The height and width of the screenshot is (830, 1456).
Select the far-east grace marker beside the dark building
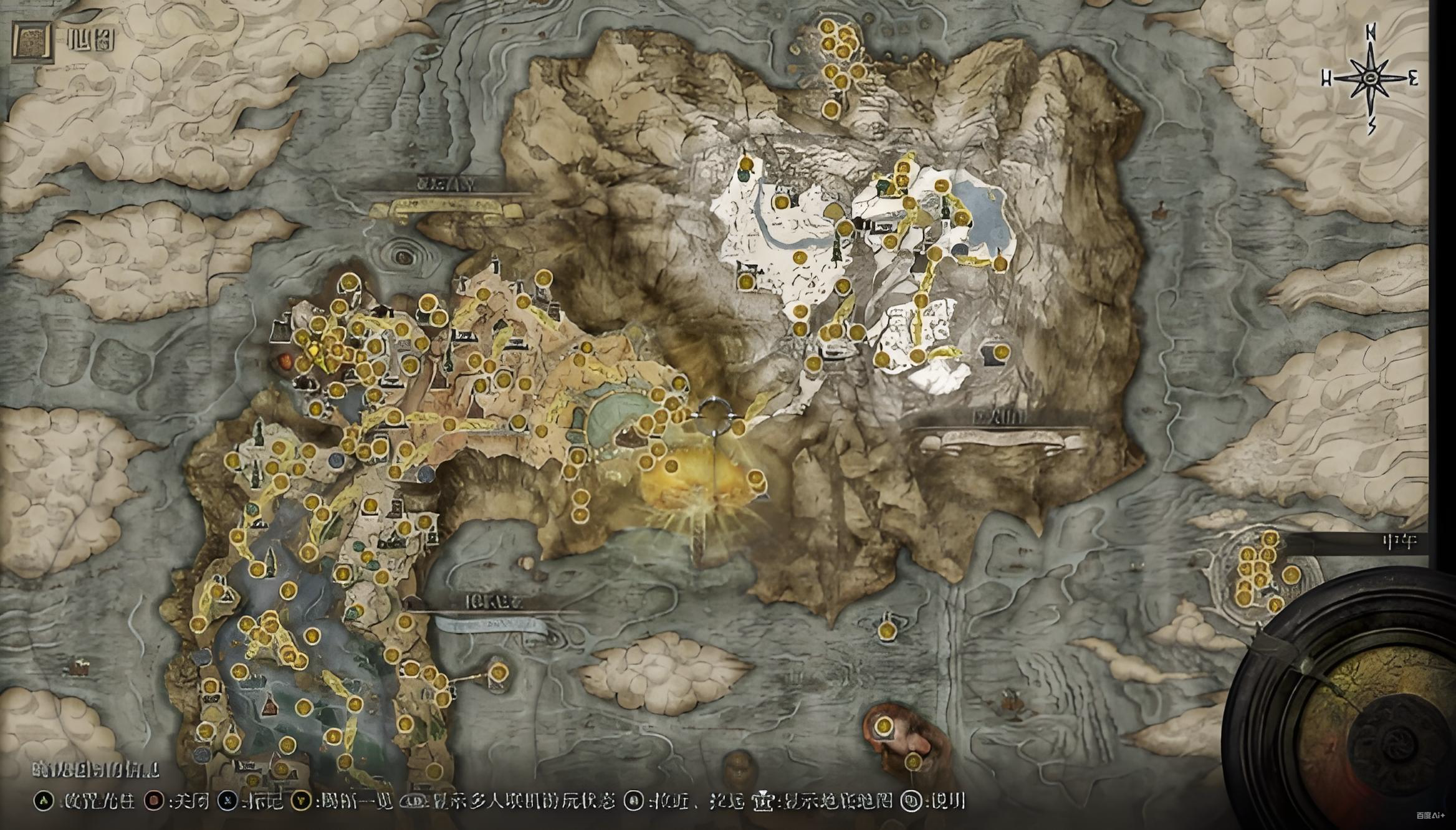(x=999, y=352)
